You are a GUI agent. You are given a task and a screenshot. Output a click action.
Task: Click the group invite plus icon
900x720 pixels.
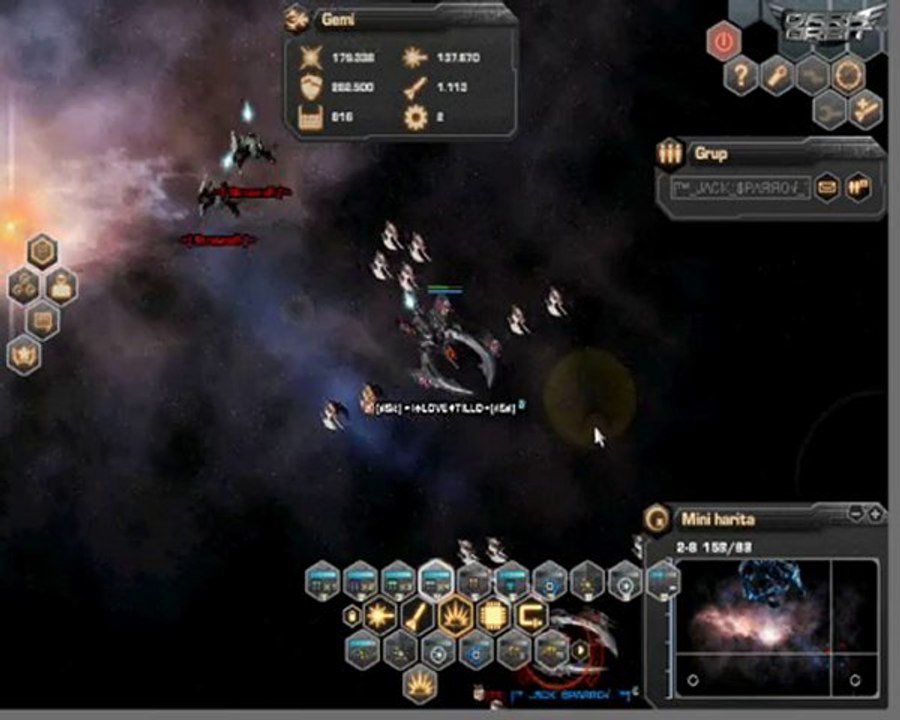[864, 110]
